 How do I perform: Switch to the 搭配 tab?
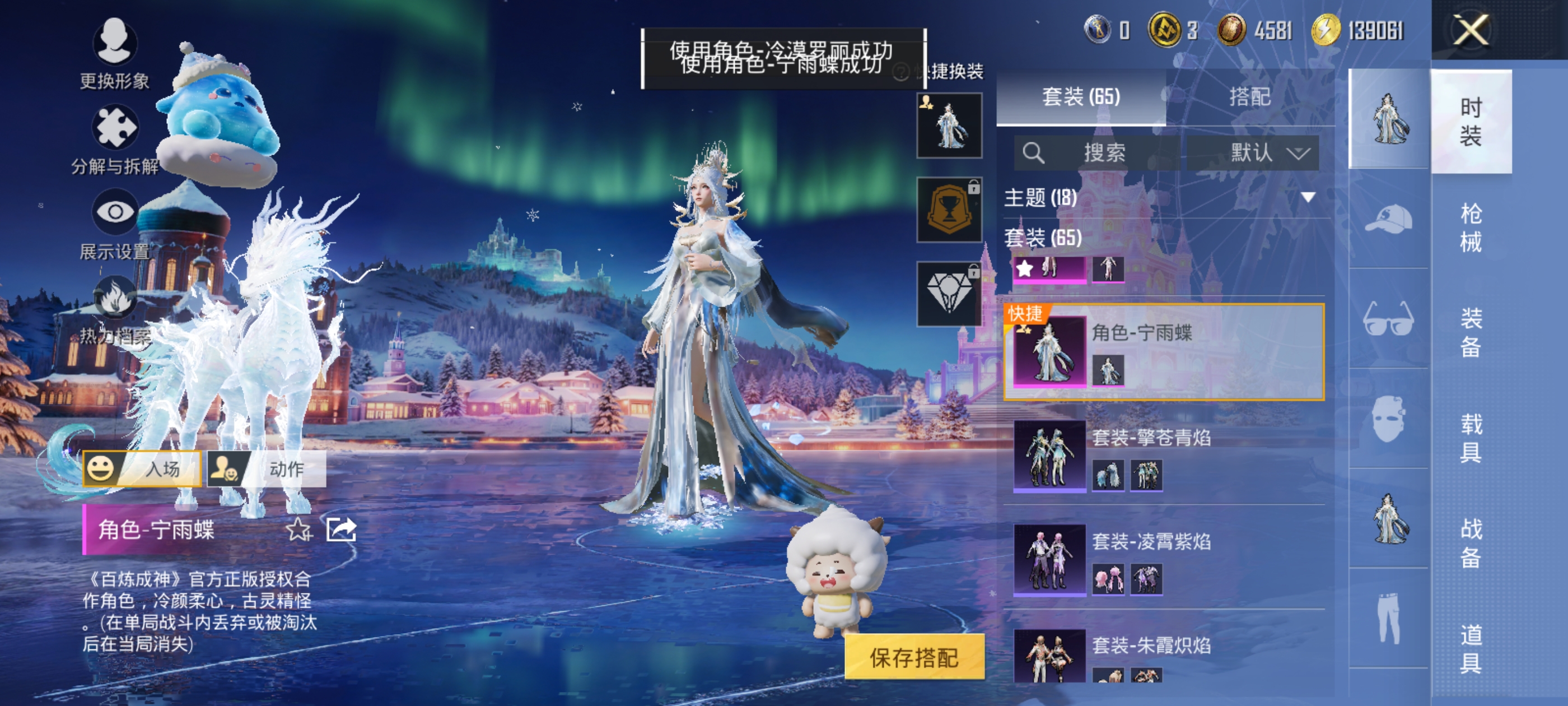click(1250, 96)
